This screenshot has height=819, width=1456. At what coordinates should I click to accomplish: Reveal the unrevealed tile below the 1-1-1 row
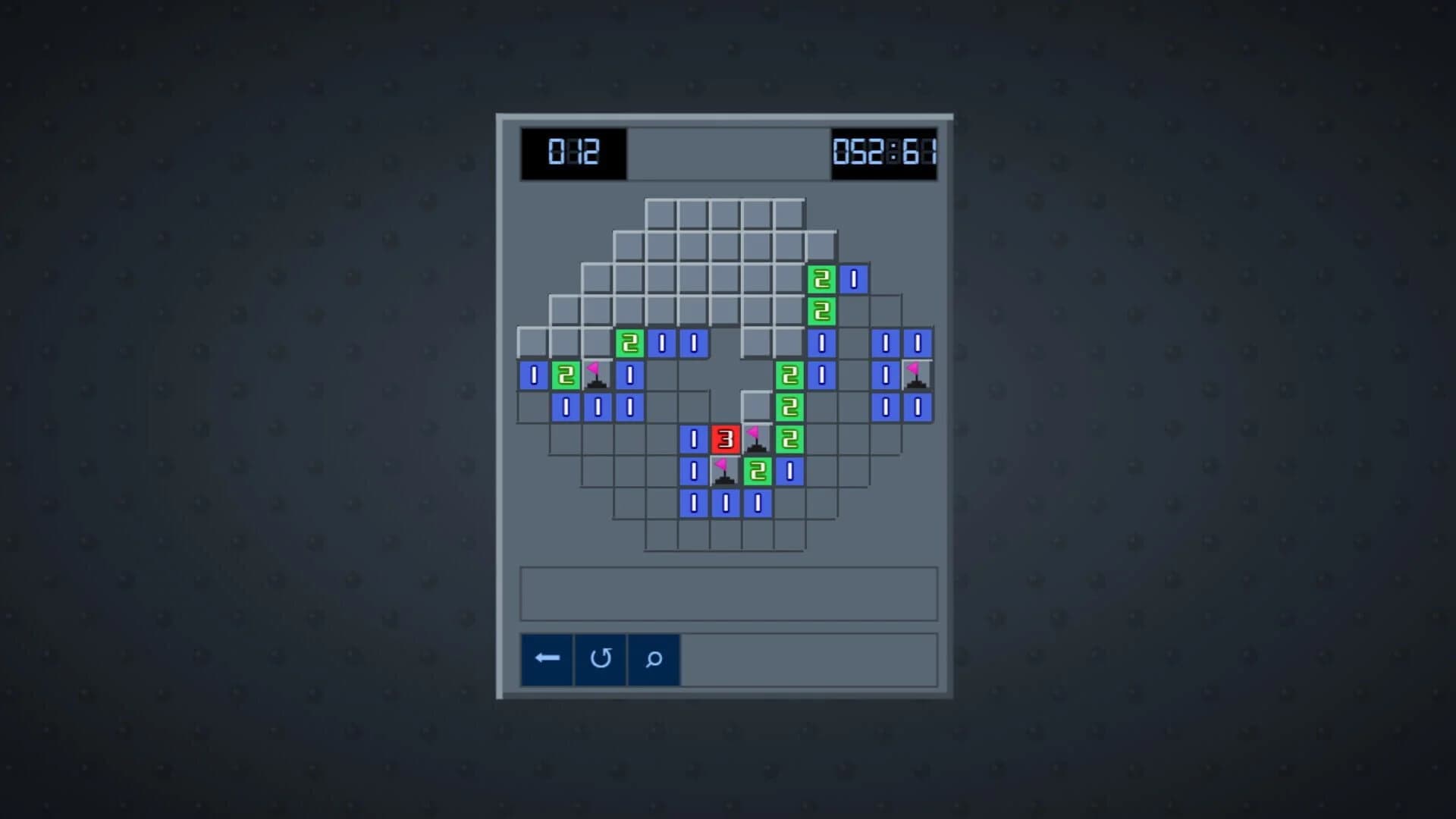724,535
